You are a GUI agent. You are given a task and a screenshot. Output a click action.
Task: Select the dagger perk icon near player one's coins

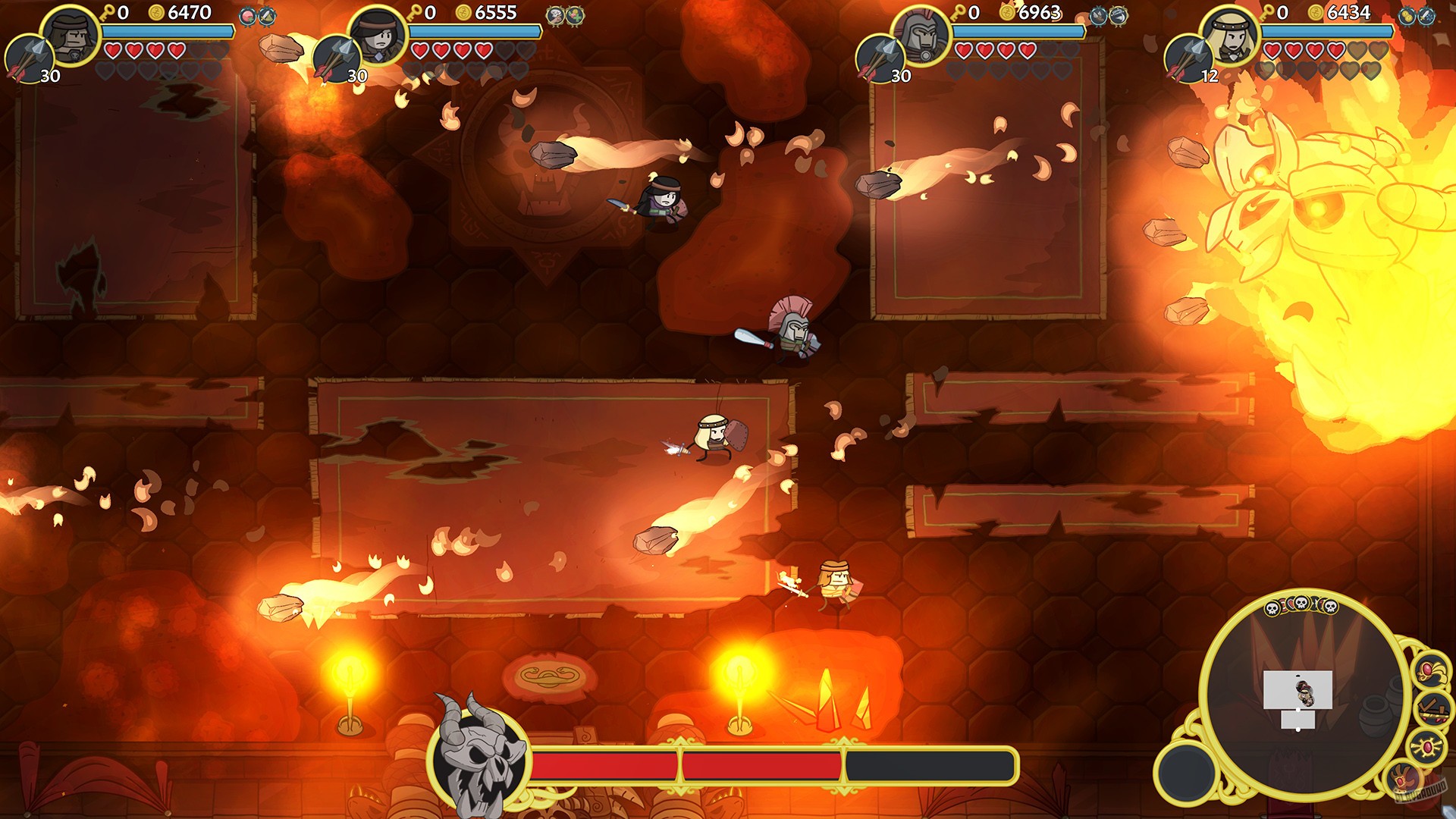[x=267, y=17]
